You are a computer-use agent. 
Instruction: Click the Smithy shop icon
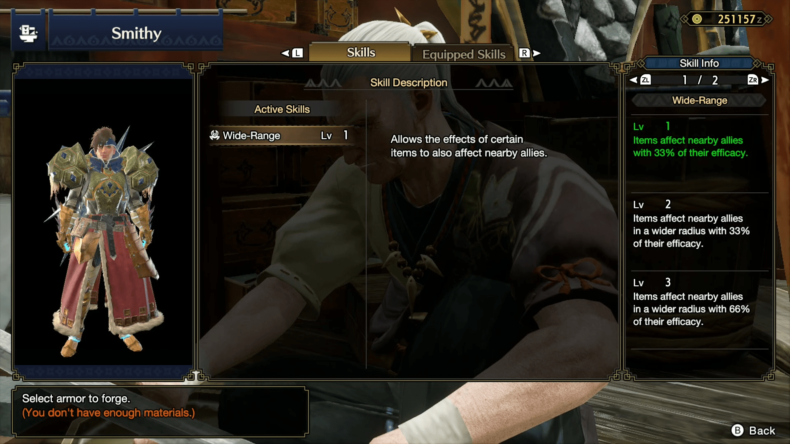pyautogui.click(x=27, y=32)
